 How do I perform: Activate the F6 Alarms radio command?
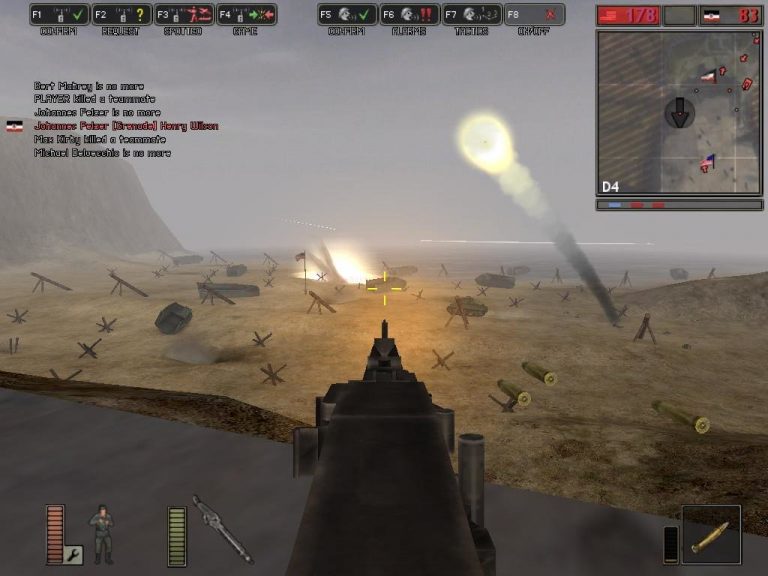(409, 15)
